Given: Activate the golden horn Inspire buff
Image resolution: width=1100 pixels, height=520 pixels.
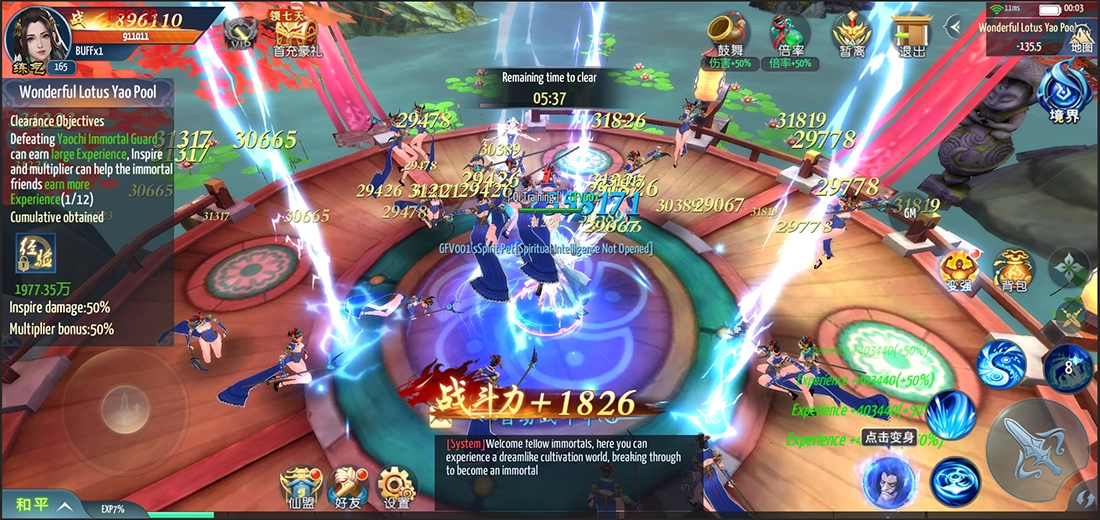Looking at the screenshot, I should (728, 36).
